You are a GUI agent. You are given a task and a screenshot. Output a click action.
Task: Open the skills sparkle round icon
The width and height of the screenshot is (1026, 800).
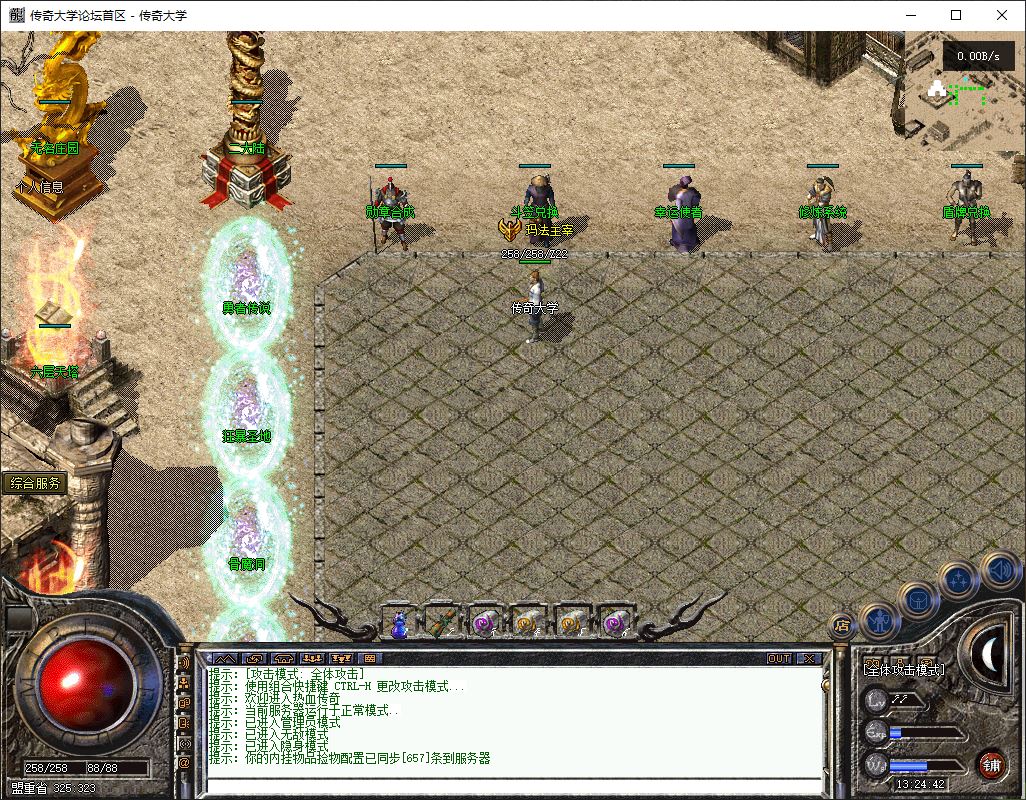[x=960, y=578]
